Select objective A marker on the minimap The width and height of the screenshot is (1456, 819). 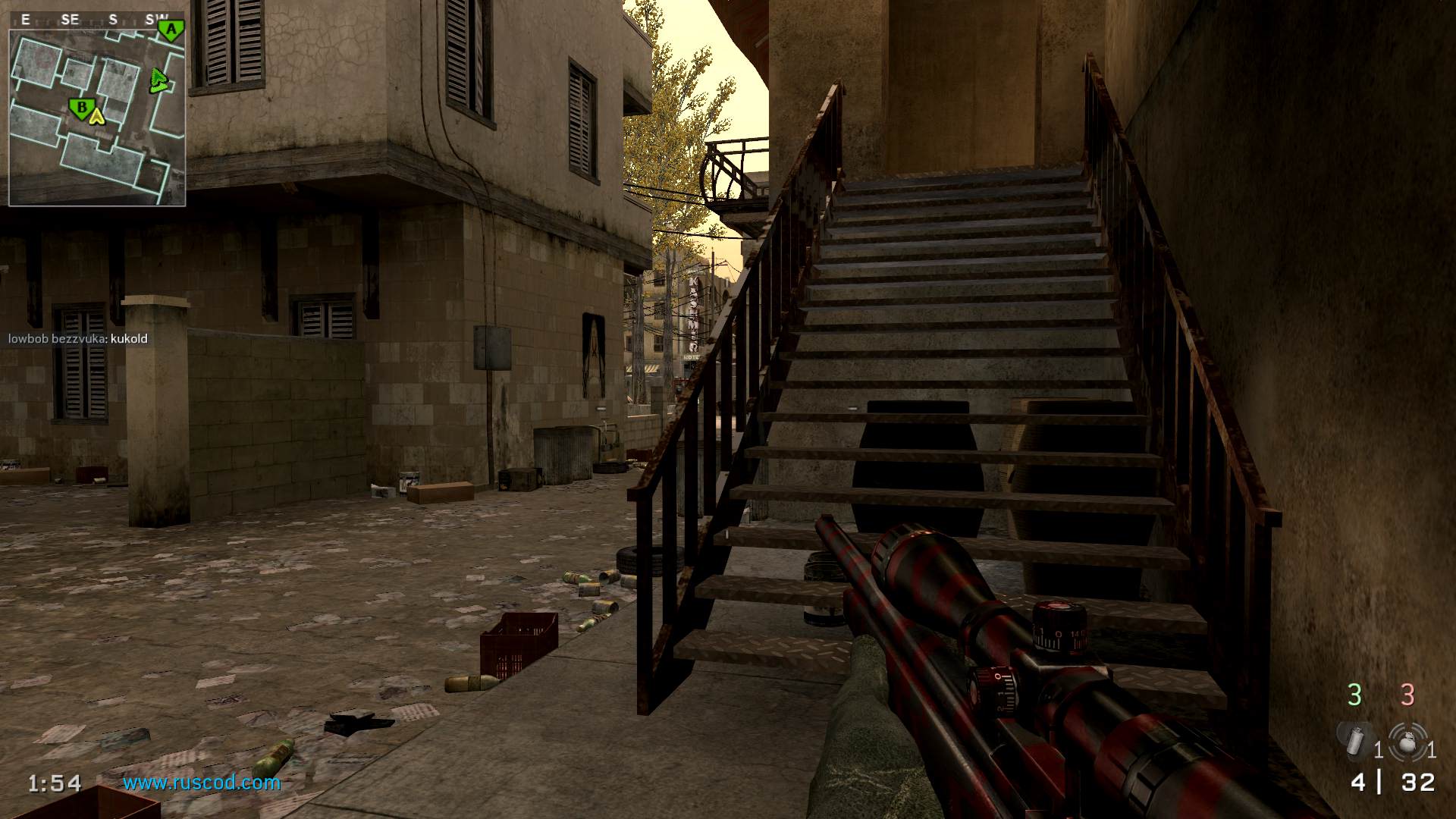click(171, 30)
